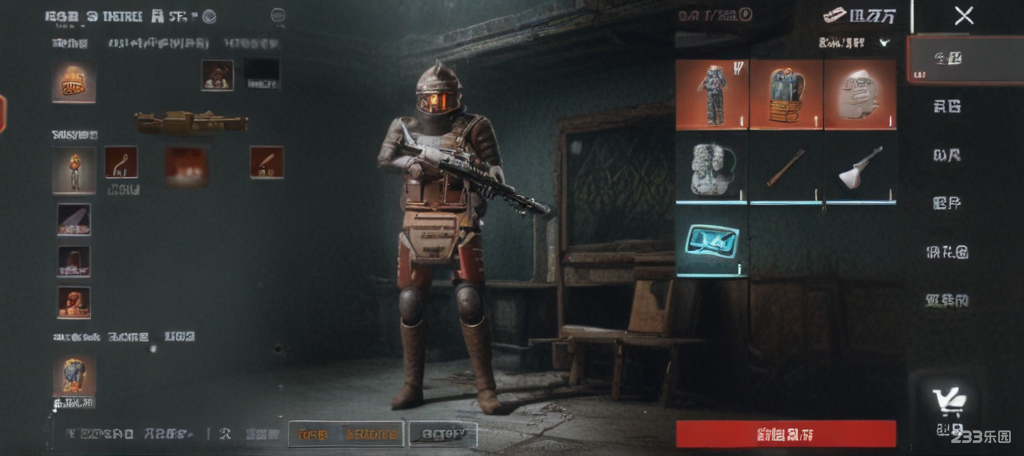Select the backpack item in the grid

(x=785, y=95)
